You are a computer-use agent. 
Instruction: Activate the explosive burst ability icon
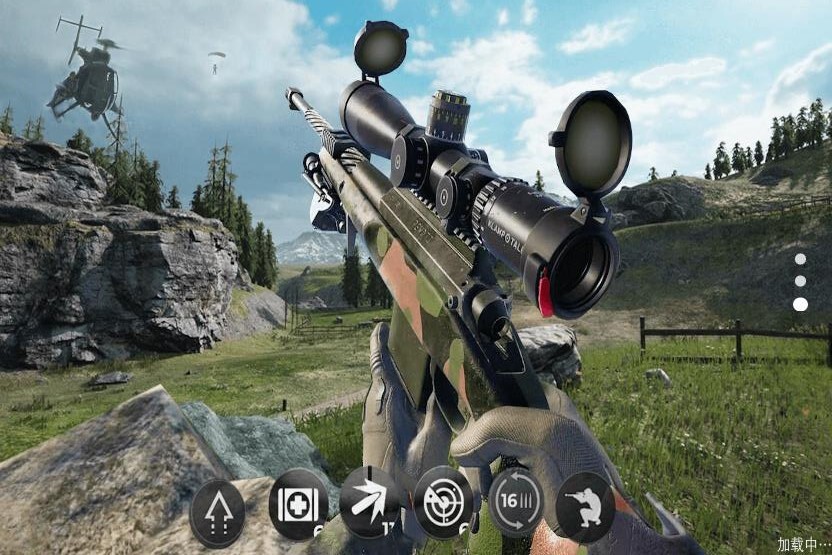pyautogui.click(x=369, y=501)
